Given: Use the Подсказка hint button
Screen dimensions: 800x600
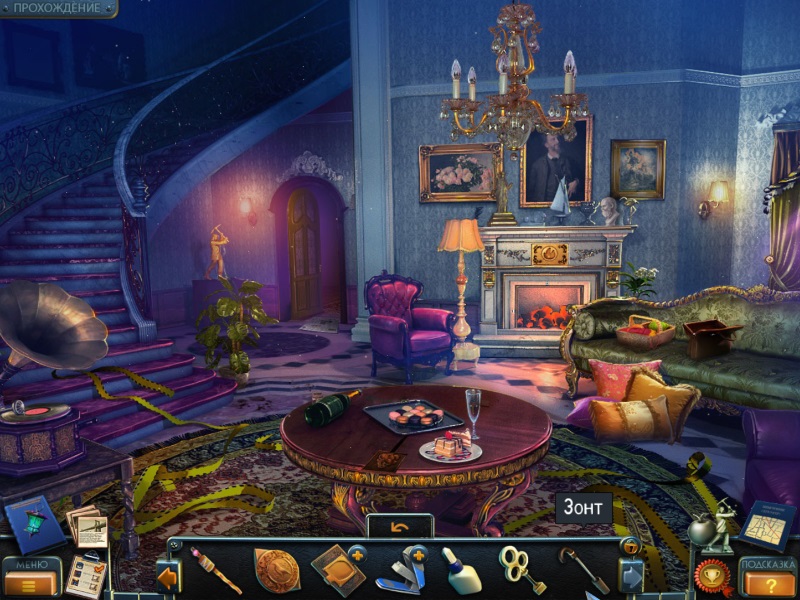Looking at the screenshot, I should click(768, 578).
